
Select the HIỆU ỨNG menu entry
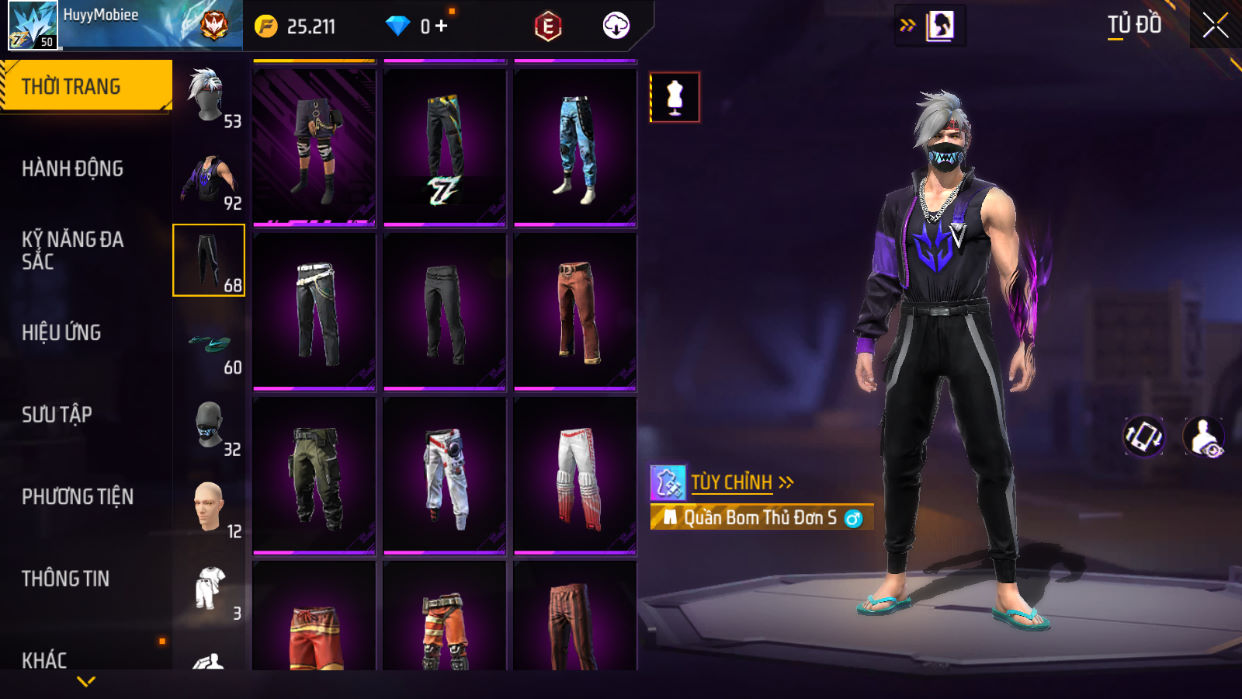click(62, 332)
